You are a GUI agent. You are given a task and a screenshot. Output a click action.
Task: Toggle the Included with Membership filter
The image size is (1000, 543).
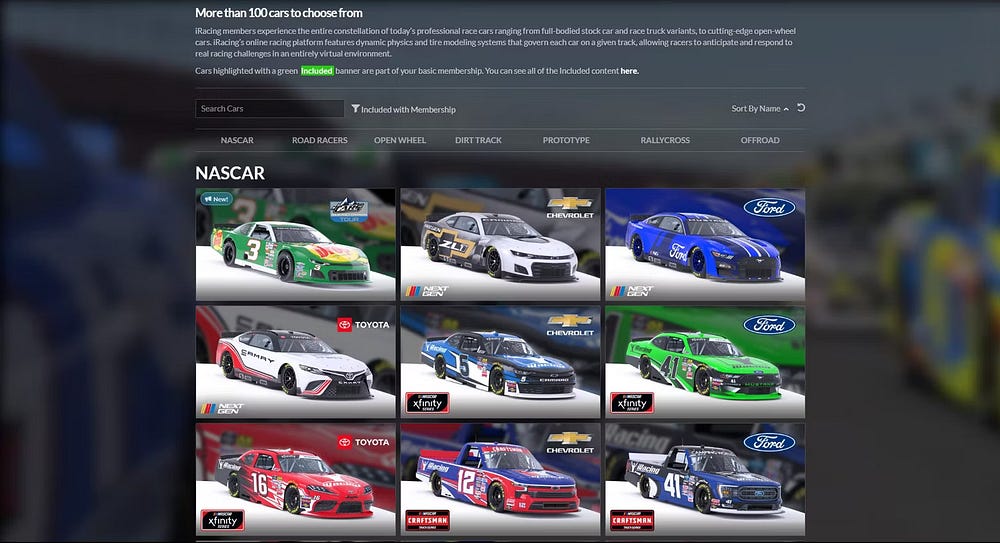(404, 109)
